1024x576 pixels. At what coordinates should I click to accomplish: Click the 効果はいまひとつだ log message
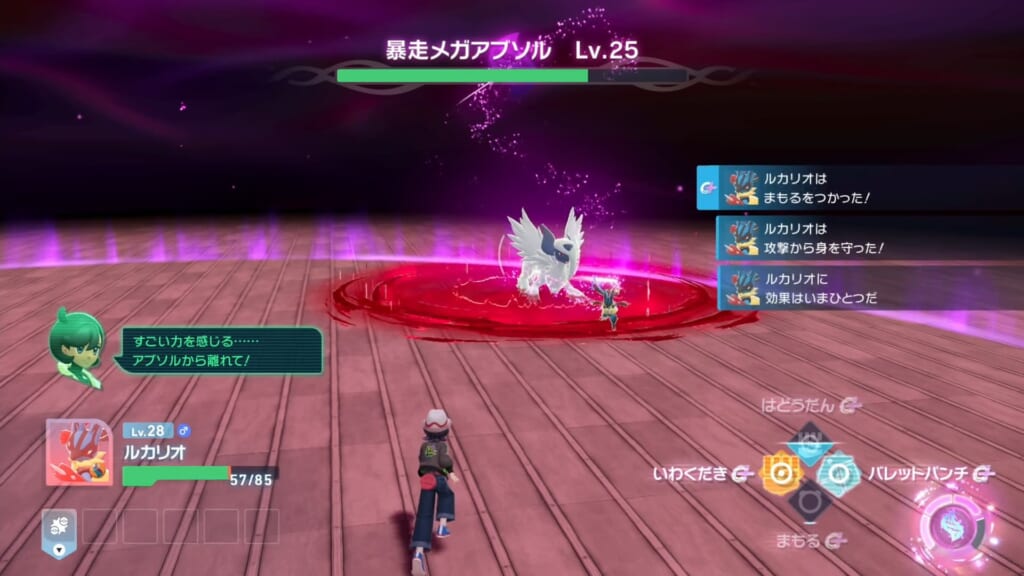(x=868, y=288)
